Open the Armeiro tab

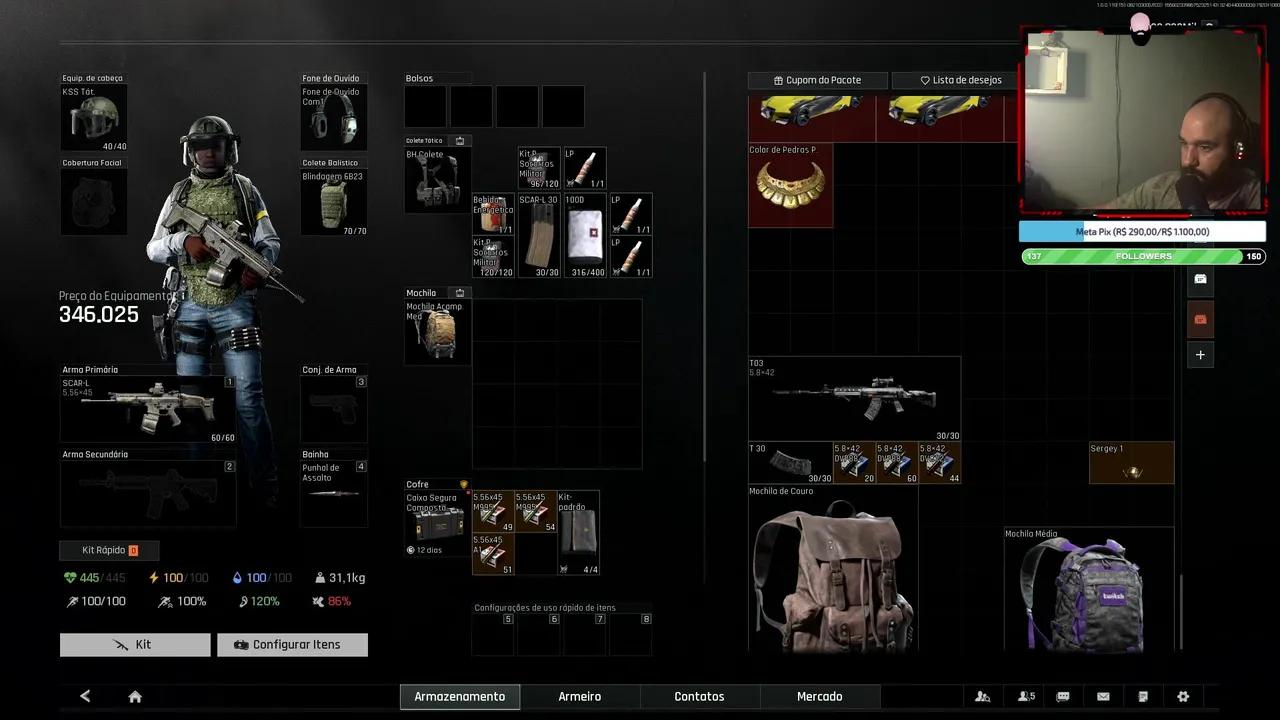click(580, 696)
